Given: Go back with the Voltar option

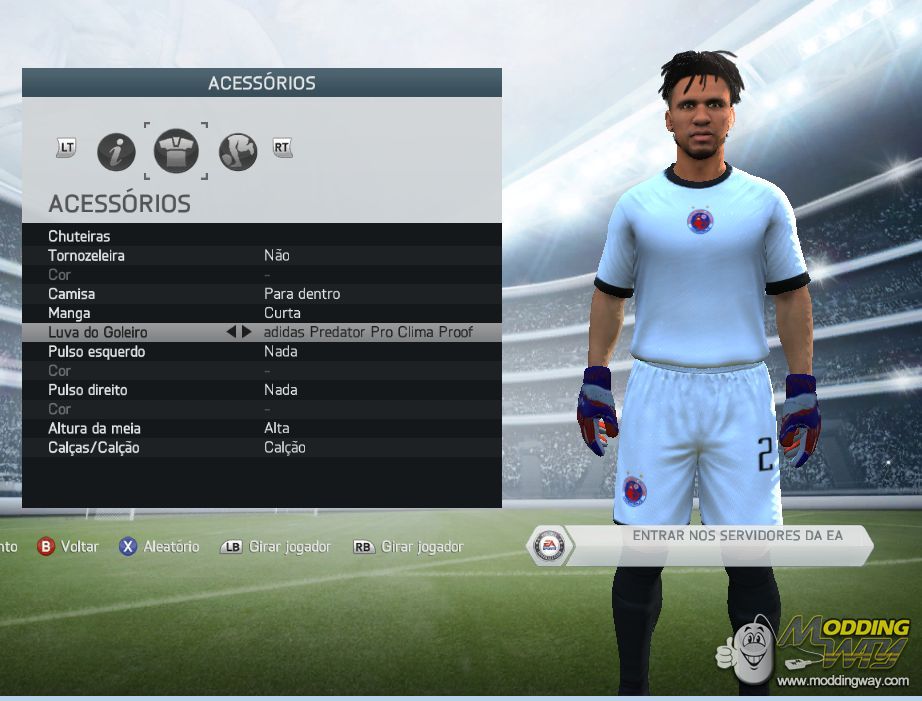Looking at the screenshot, I should 69,547.
